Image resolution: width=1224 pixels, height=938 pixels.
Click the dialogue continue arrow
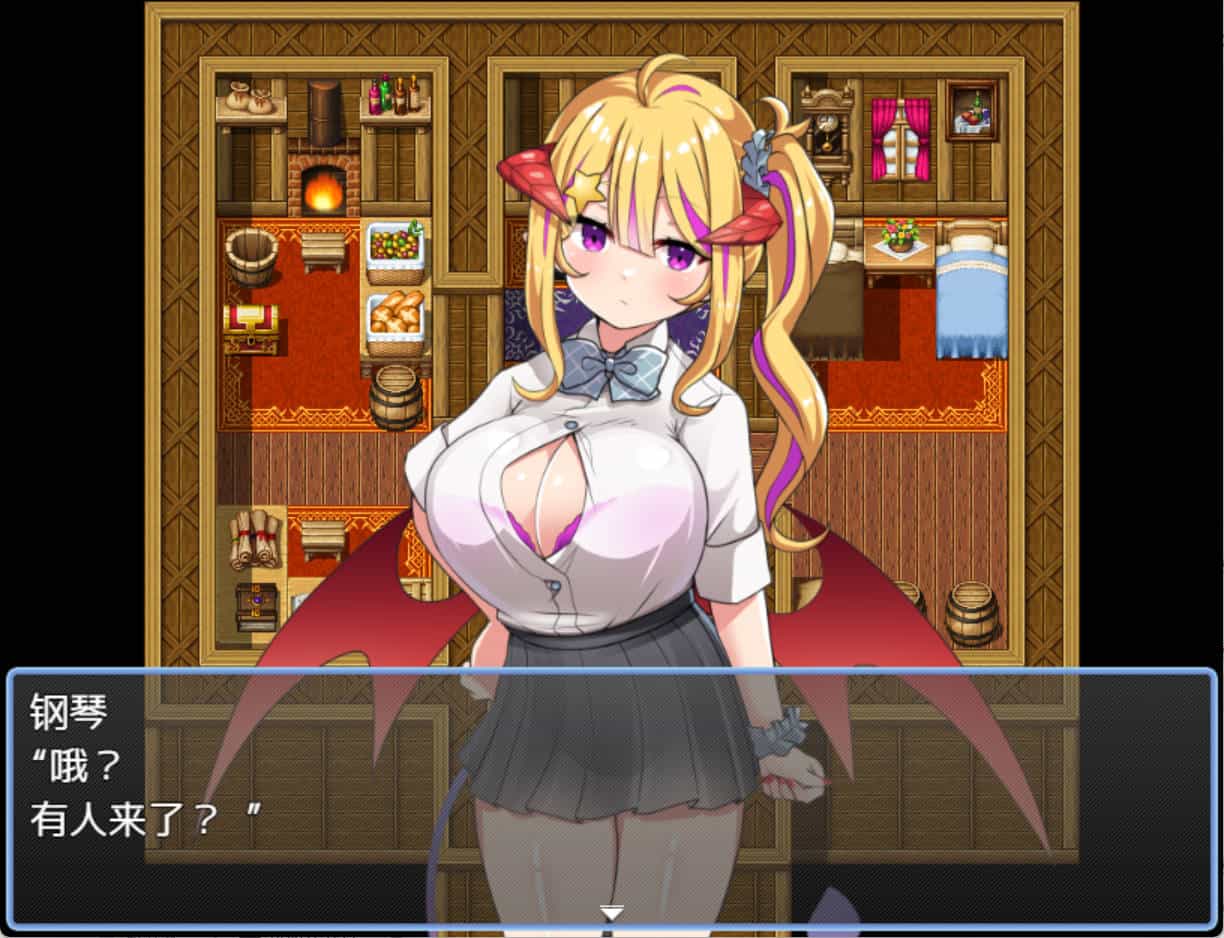click(x=612, y=912)
